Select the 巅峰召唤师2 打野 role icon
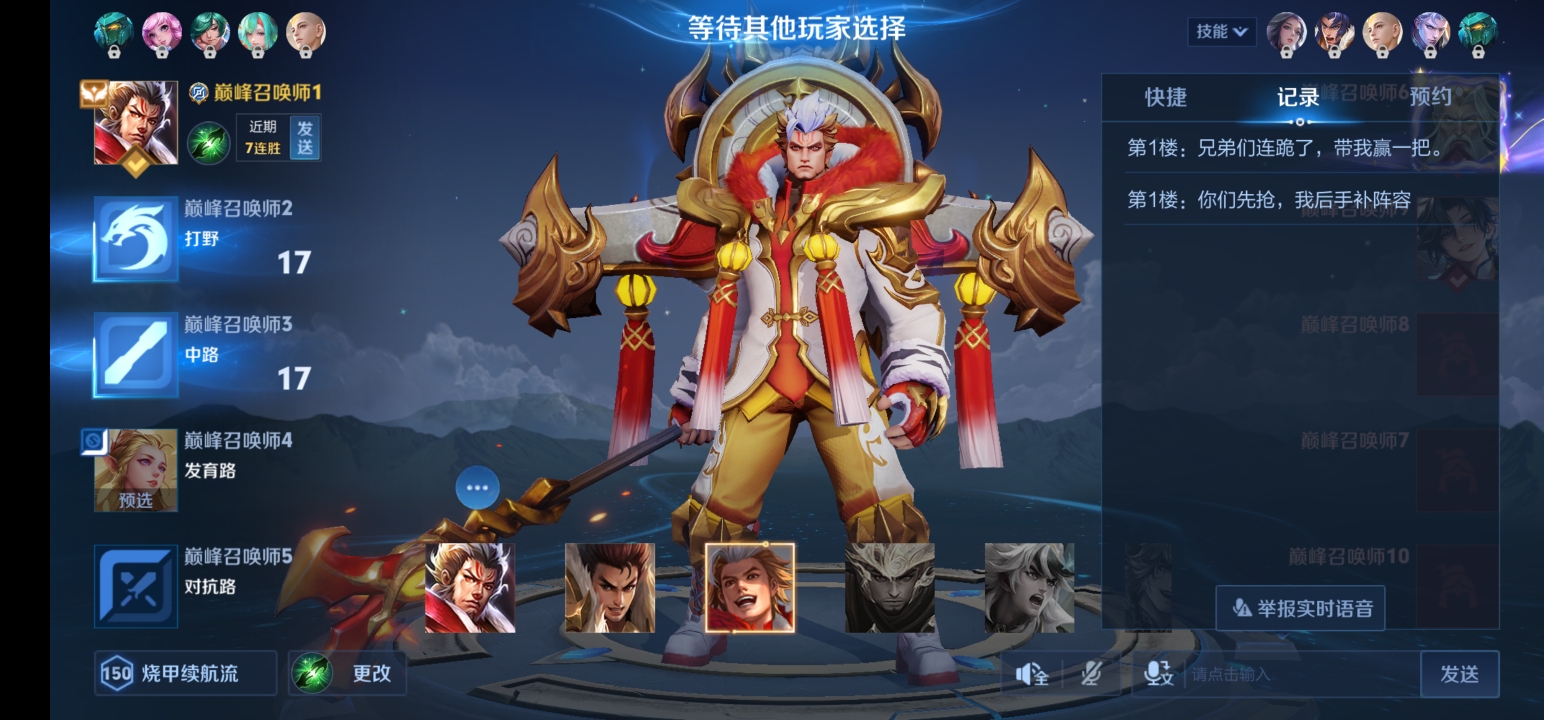Image resolution: width=1544 pixels, height=720 pixels. 136,239
